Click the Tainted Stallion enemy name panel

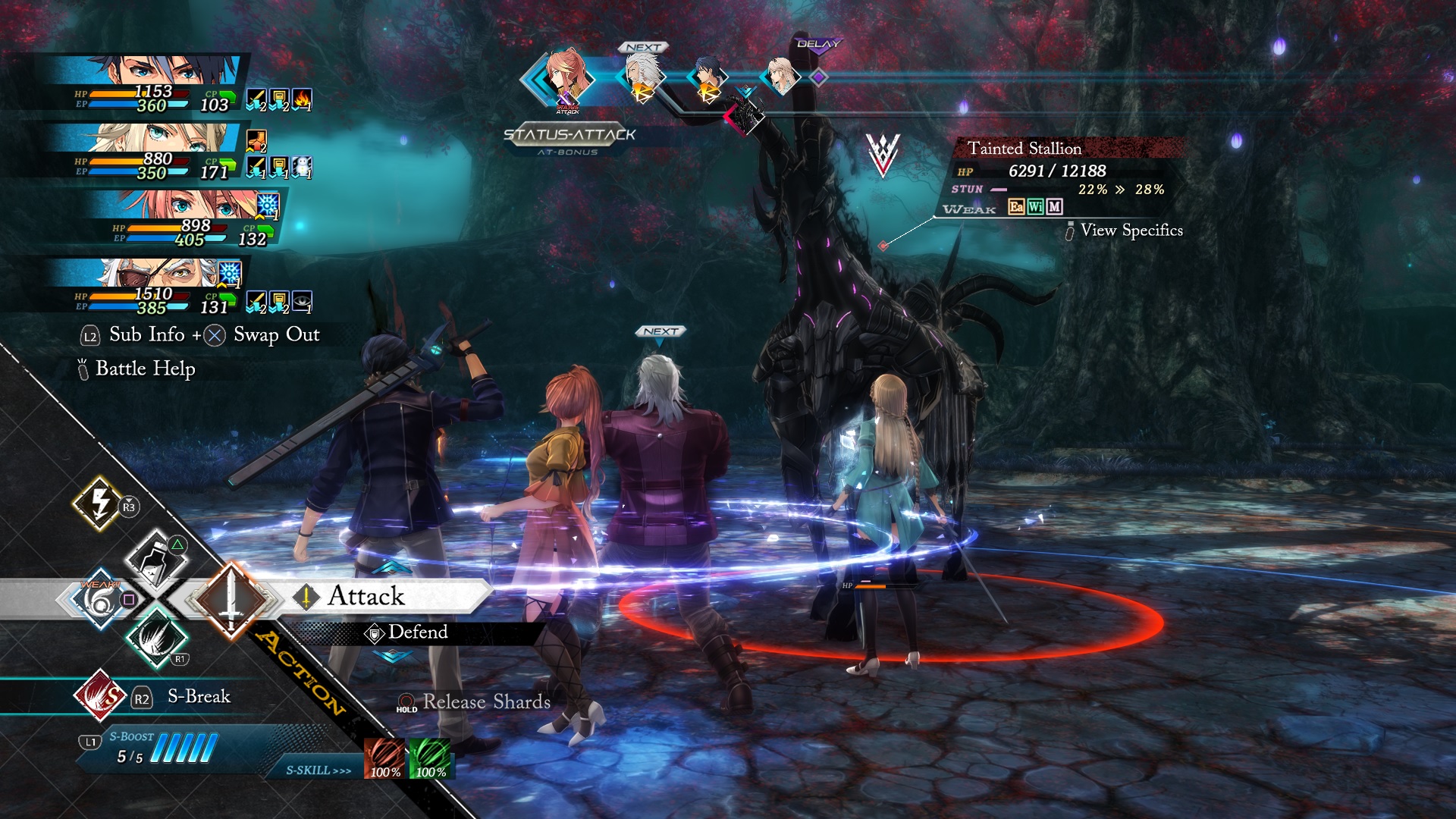tap(1024, 149)
